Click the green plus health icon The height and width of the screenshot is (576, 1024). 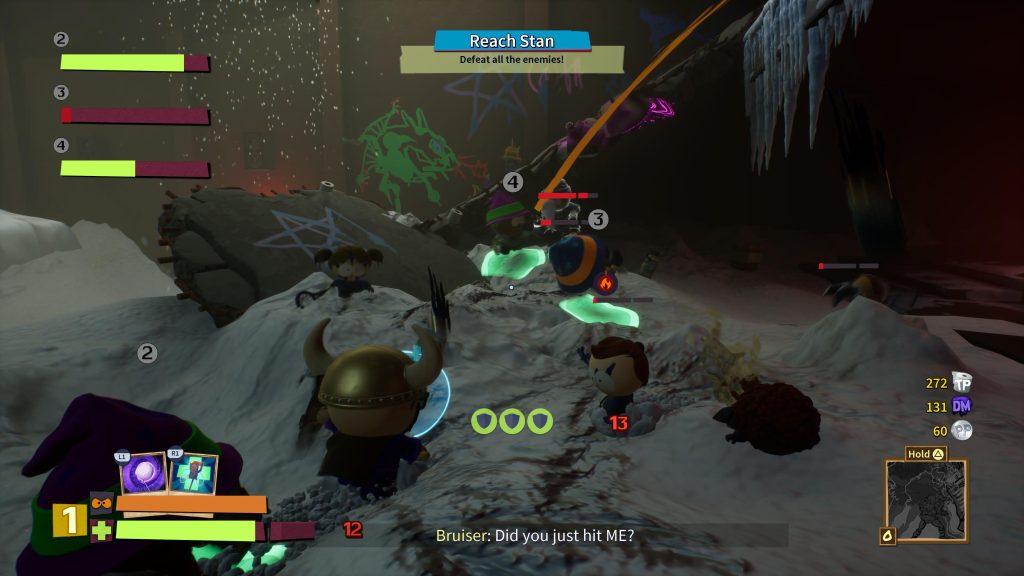101,530
